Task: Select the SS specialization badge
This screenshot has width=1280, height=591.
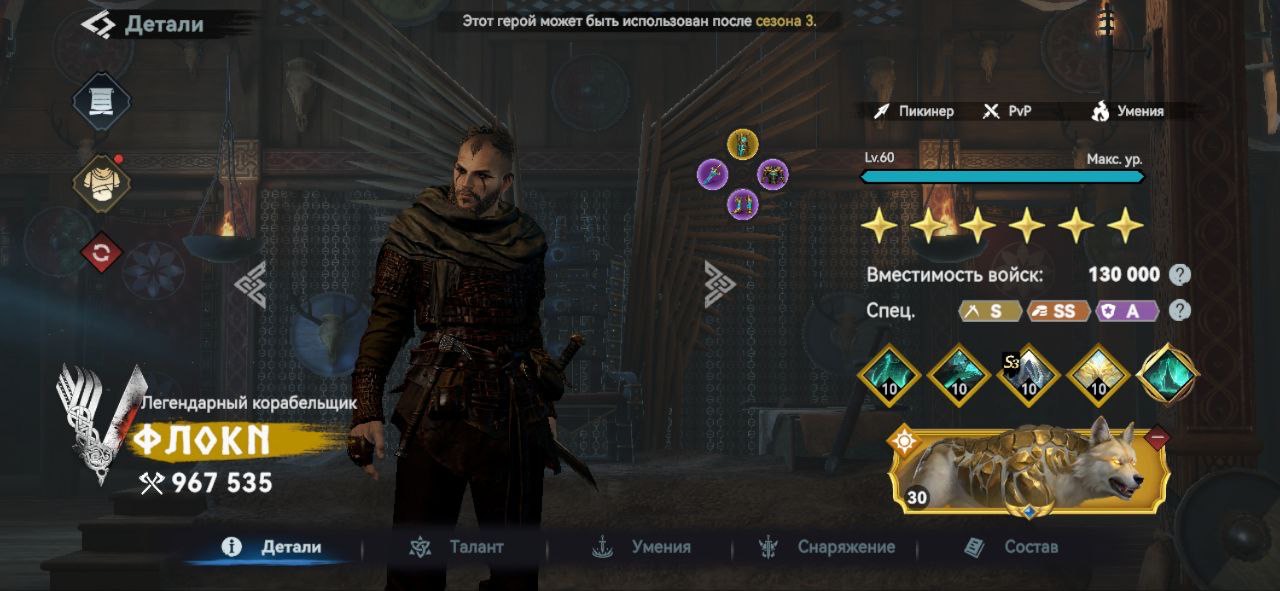Action: [1058, 311]
